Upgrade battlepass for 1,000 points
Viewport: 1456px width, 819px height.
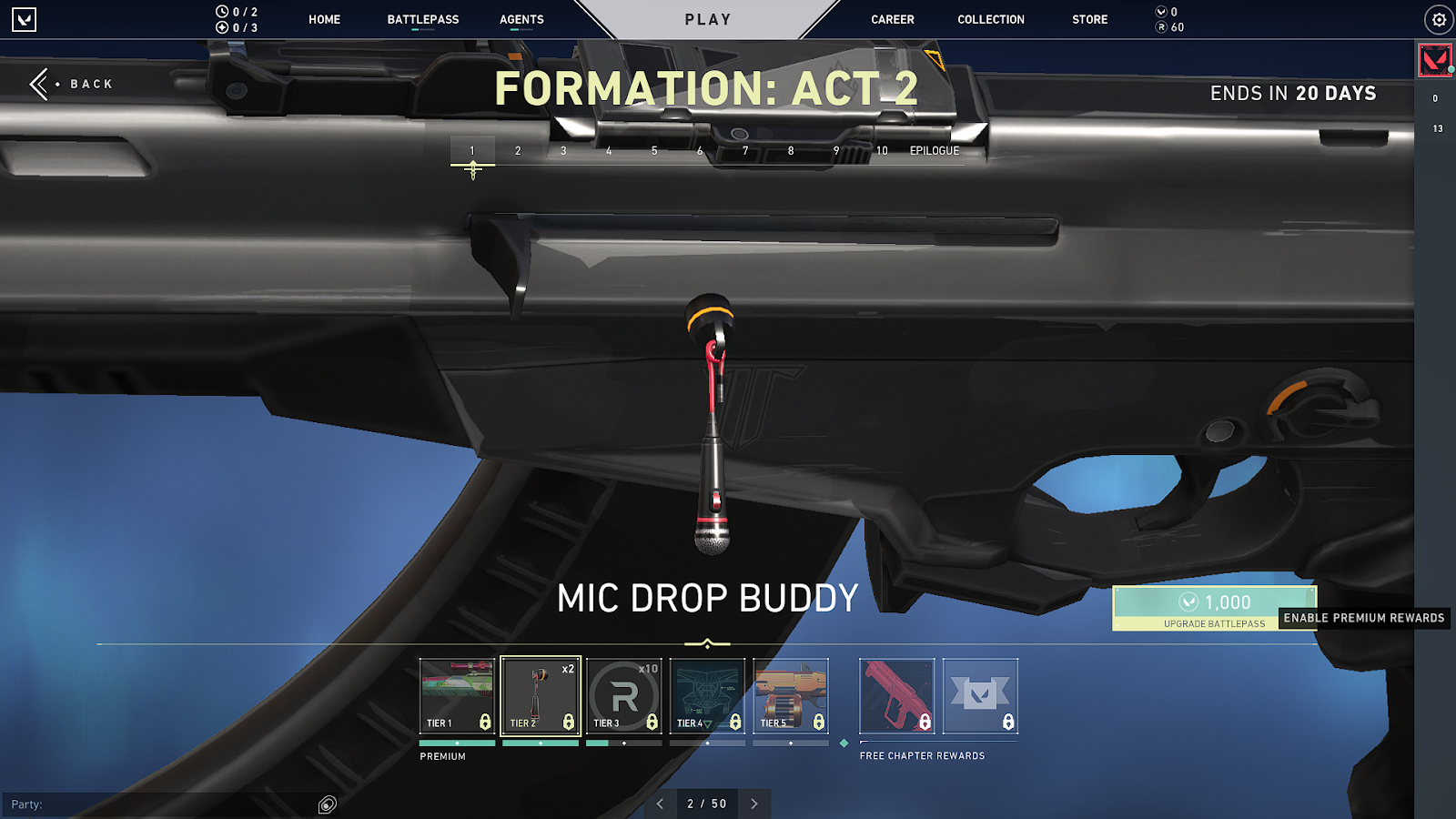click(1214, 608)
